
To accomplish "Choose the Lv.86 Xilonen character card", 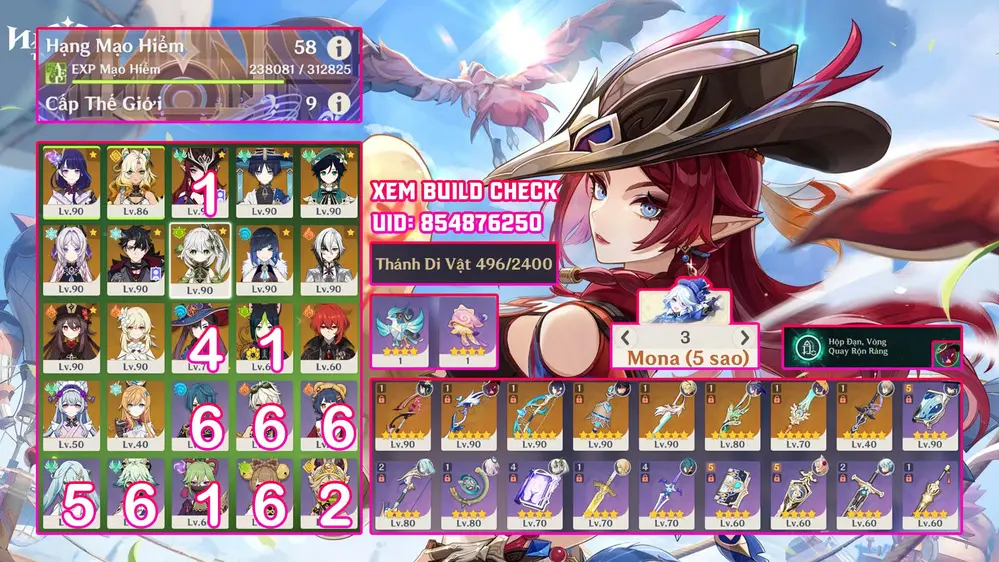I will coord(136,182).
